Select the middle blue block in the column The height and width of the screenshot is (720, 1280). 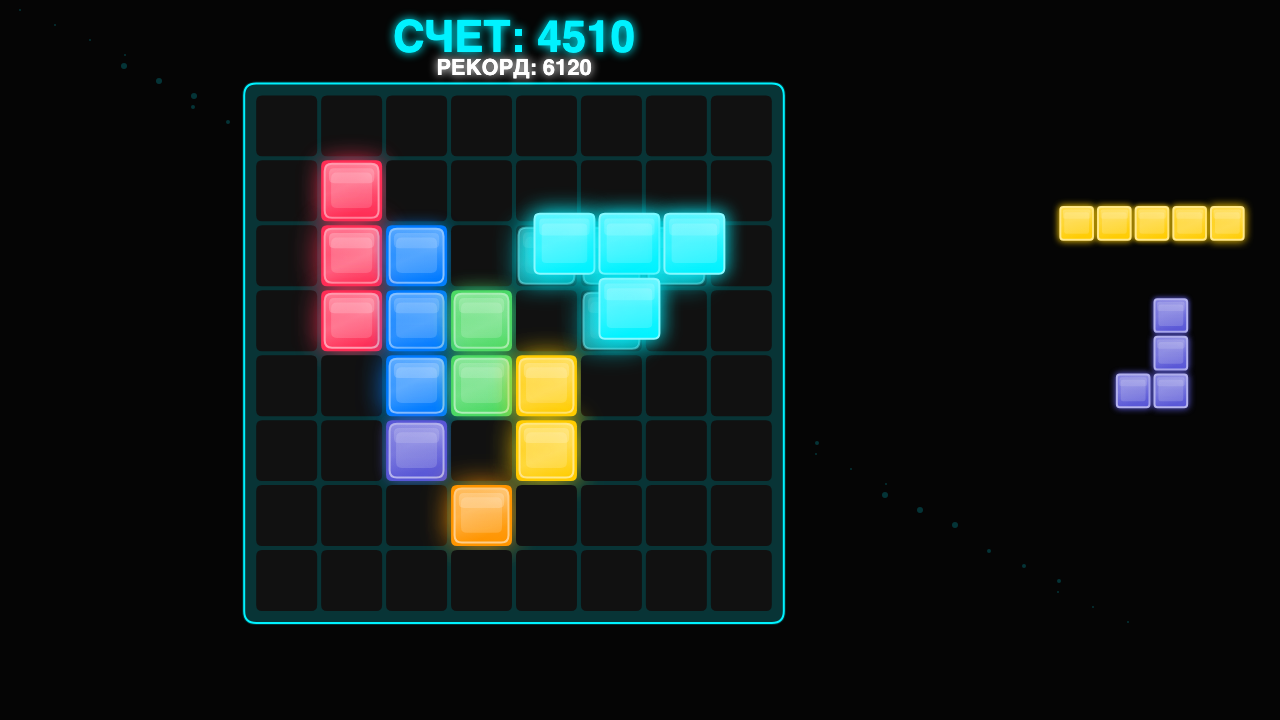click(417, 320)
